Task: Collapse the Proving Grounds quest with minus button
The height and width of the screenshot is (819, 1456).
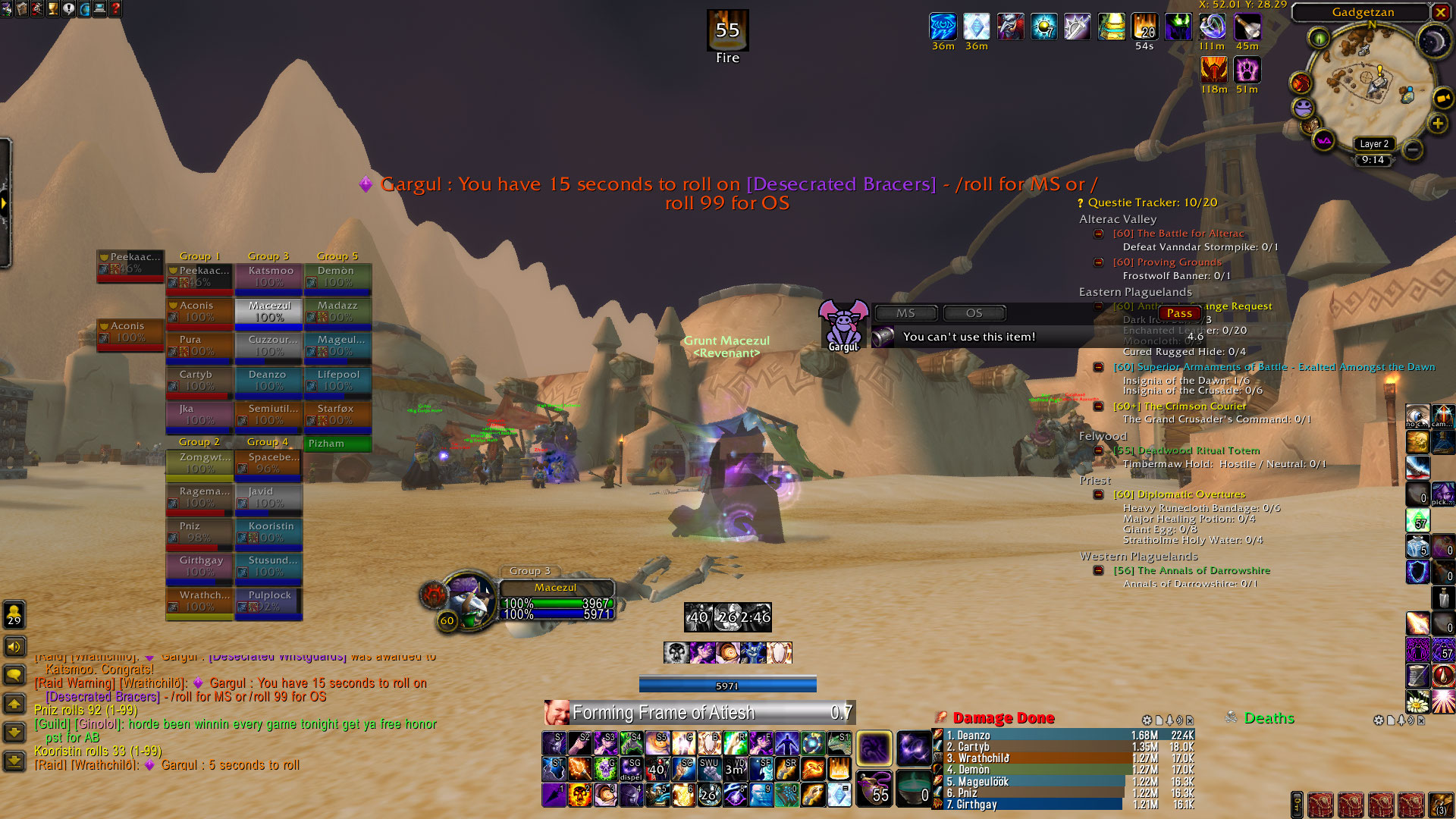Action: pyautogui.click(x=1098, y=262)
